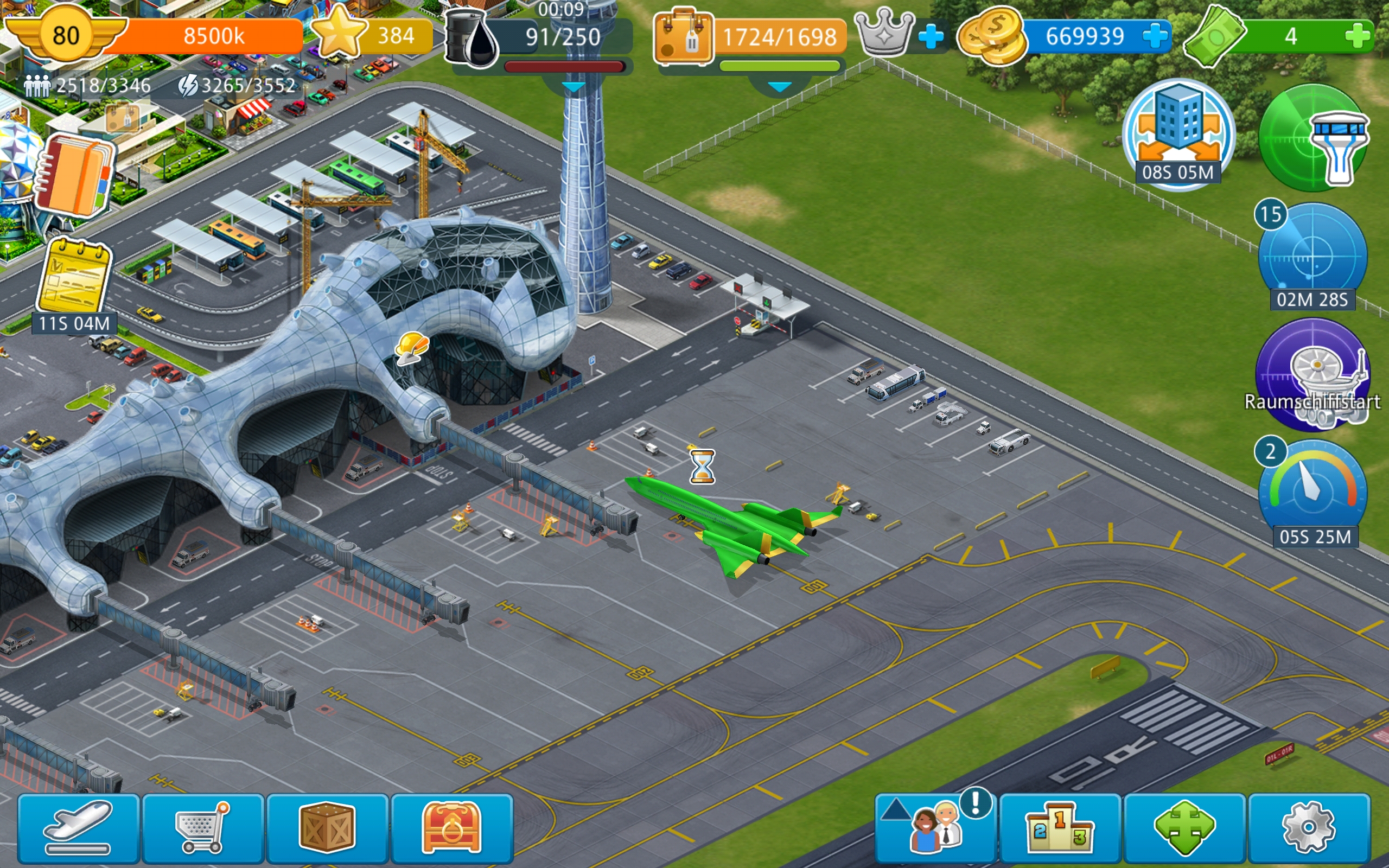The width and height of the screenshot is (1389, 868).
Task: Buy more green cash with plus
Action: point(1357,36)
